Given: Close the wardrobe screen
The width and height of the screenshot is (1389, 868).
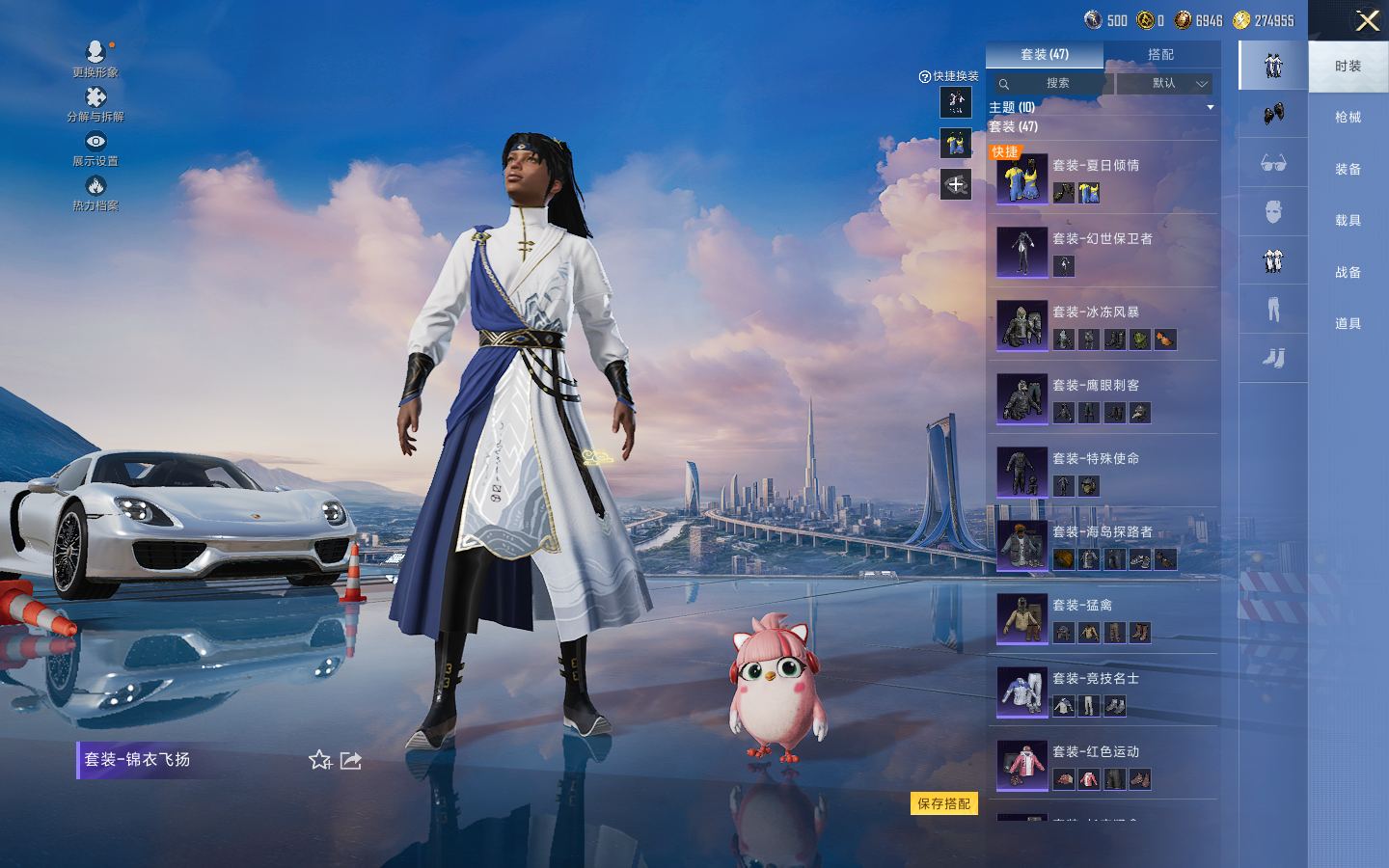Looking at the screenshot, I should [x=1367, y=20].
